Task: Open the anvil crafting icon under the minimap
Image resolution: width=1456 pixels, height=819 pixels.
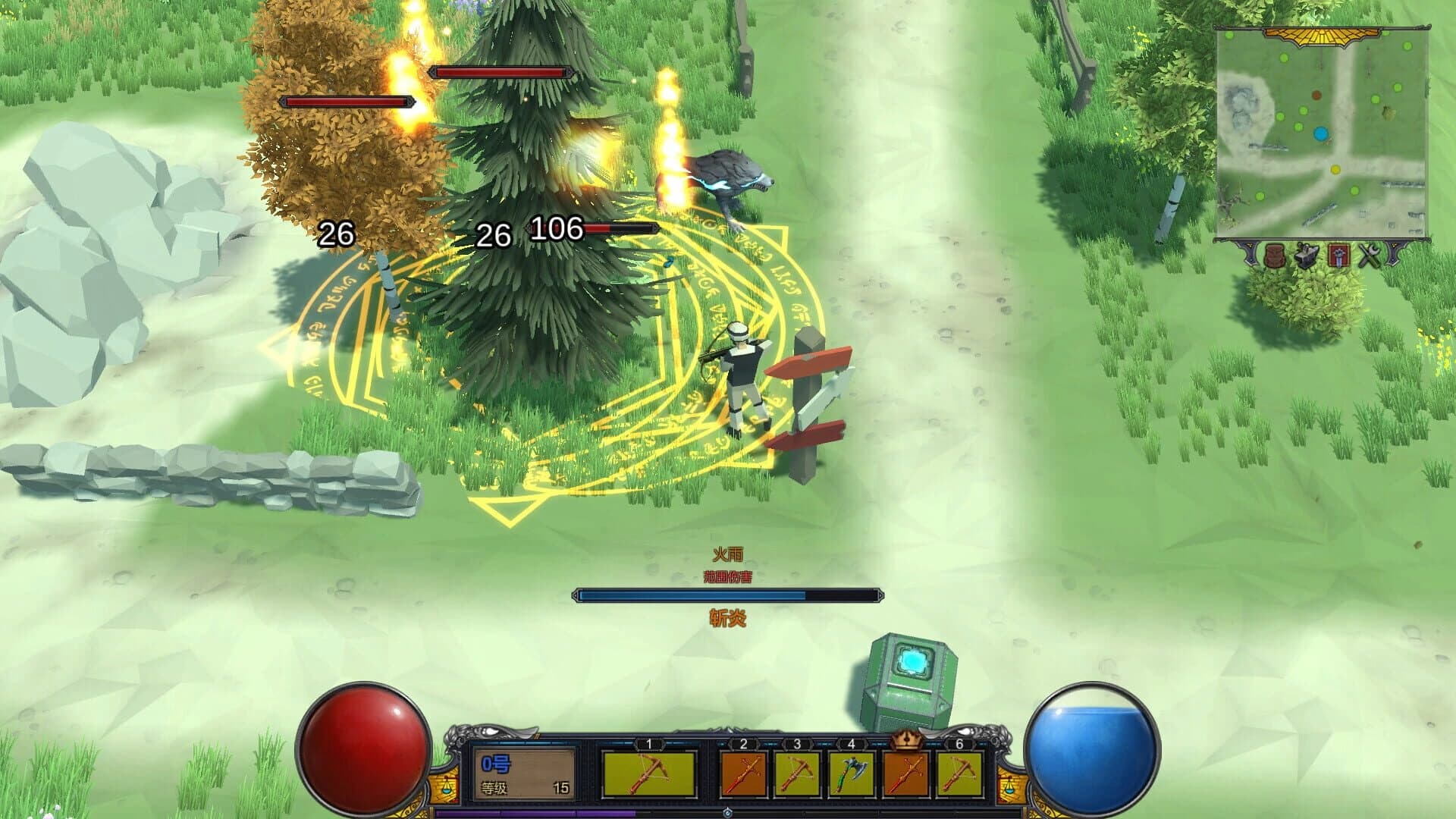Action: 1305,256
